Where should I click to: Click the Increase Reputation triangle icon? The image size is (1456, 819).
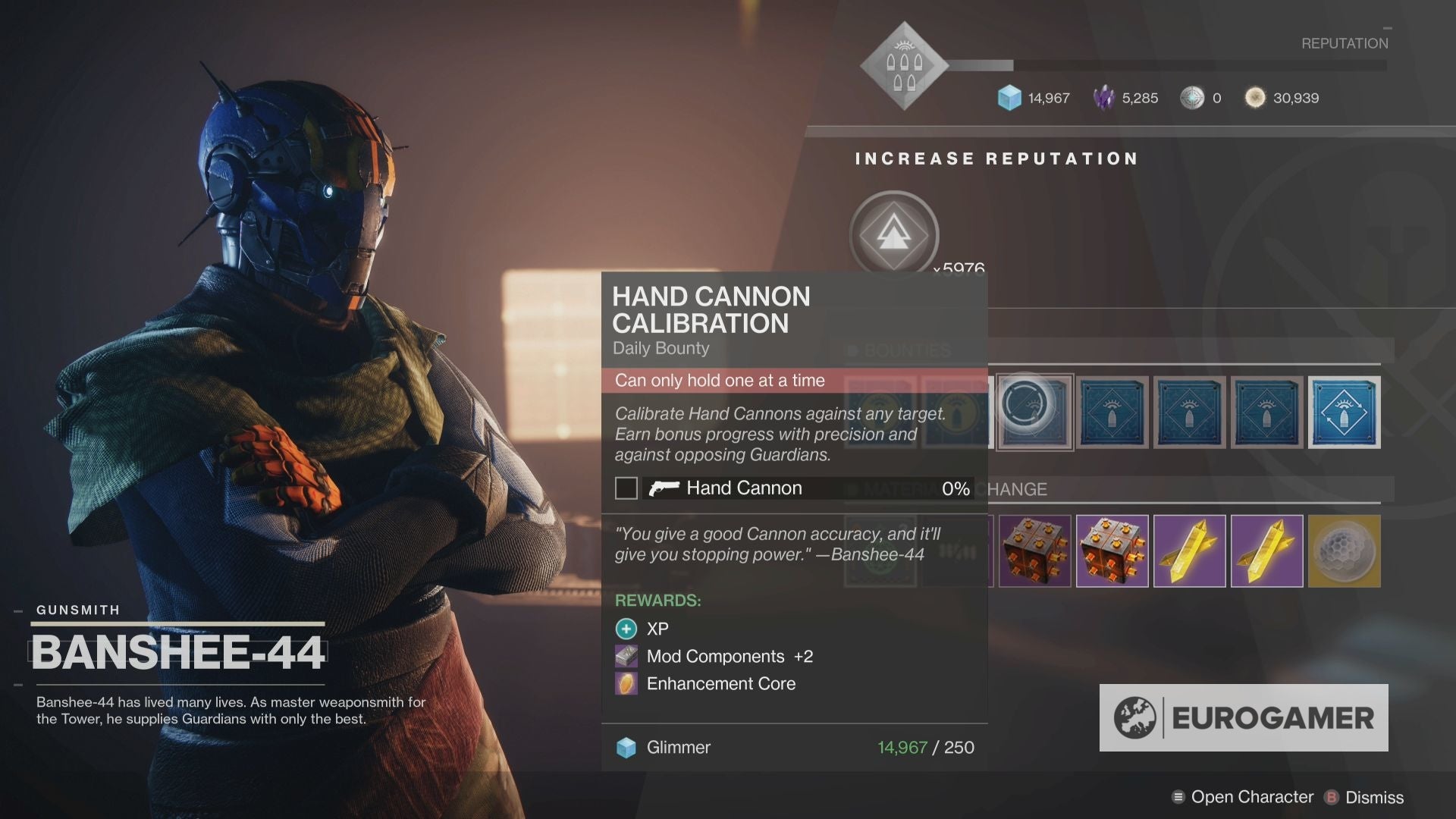893,235
